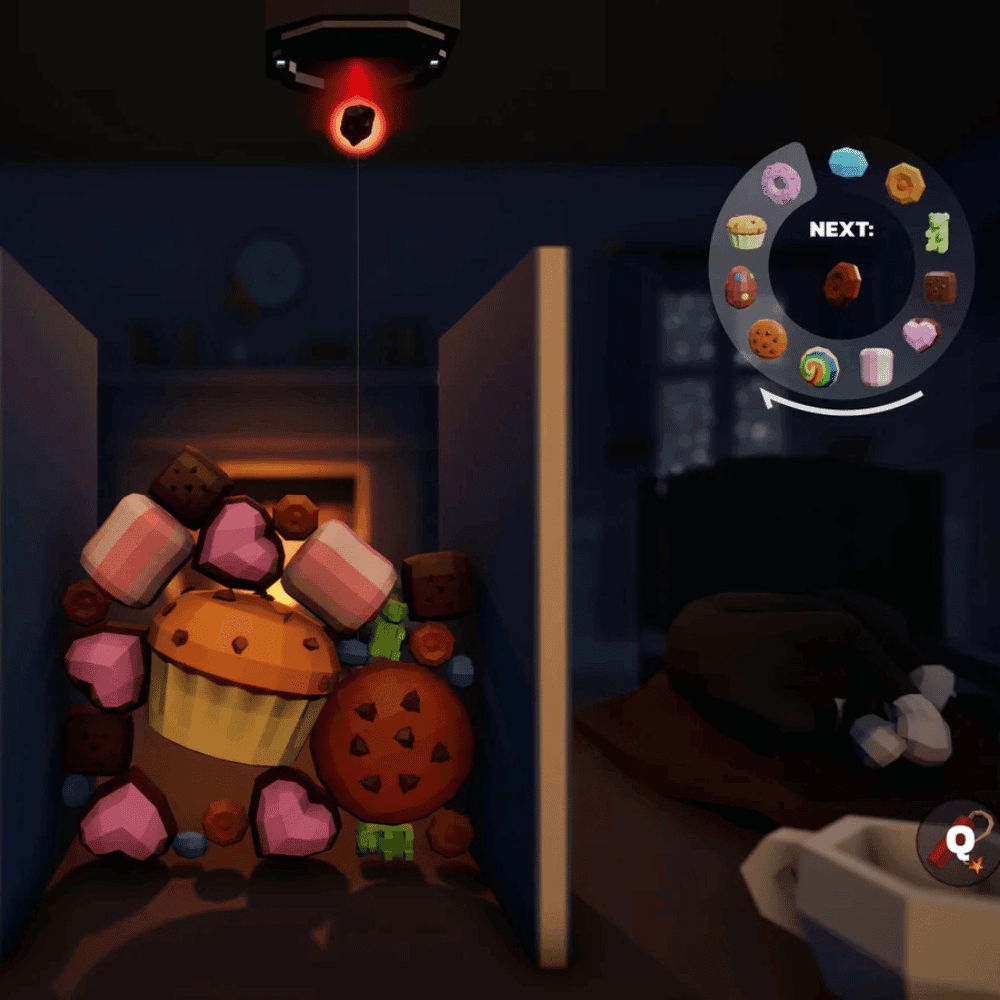The image size is (1000, 1000).
Task: Activate the dynamite ability icon
Action: point(958,843)
